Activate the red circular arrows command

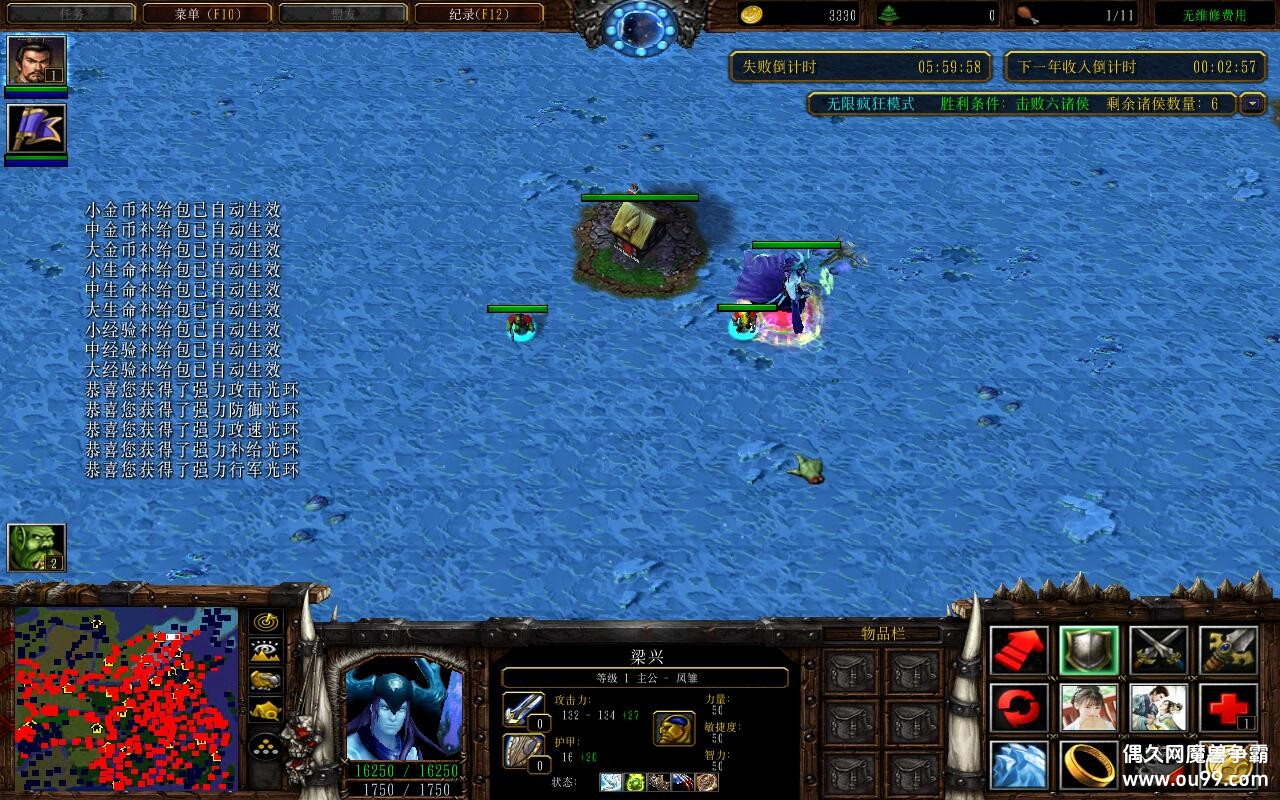(1019, 708)
